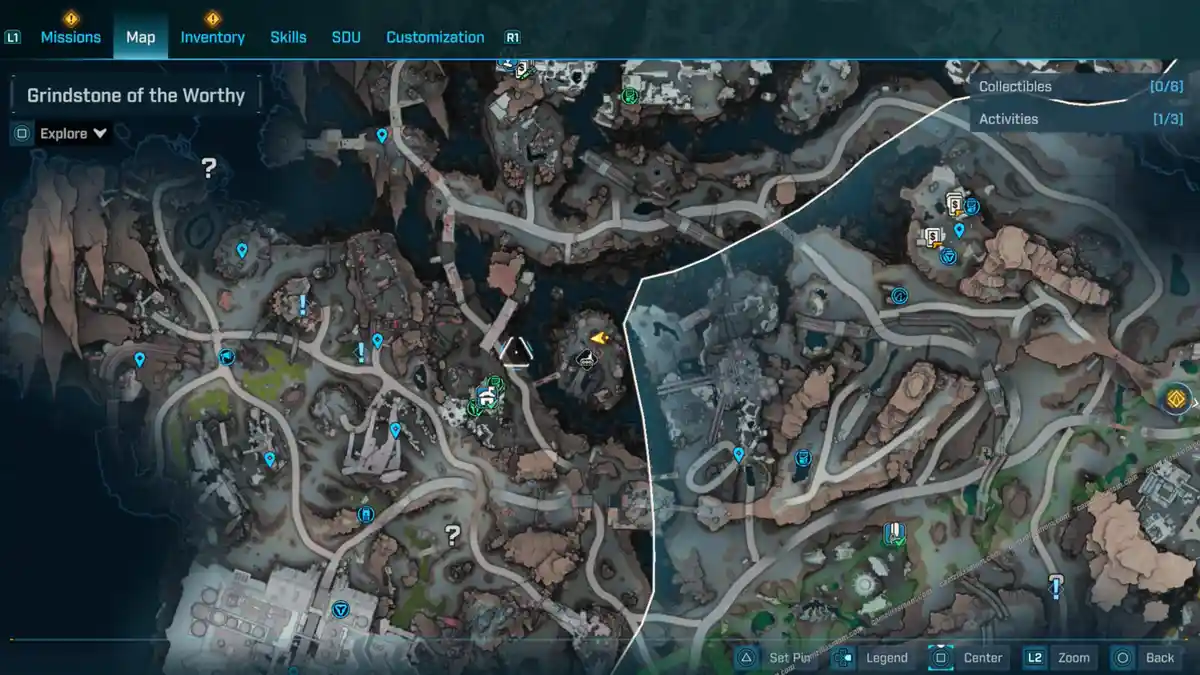Select the orange arrow map marker
1200x675 pixels.
point(600,339)
